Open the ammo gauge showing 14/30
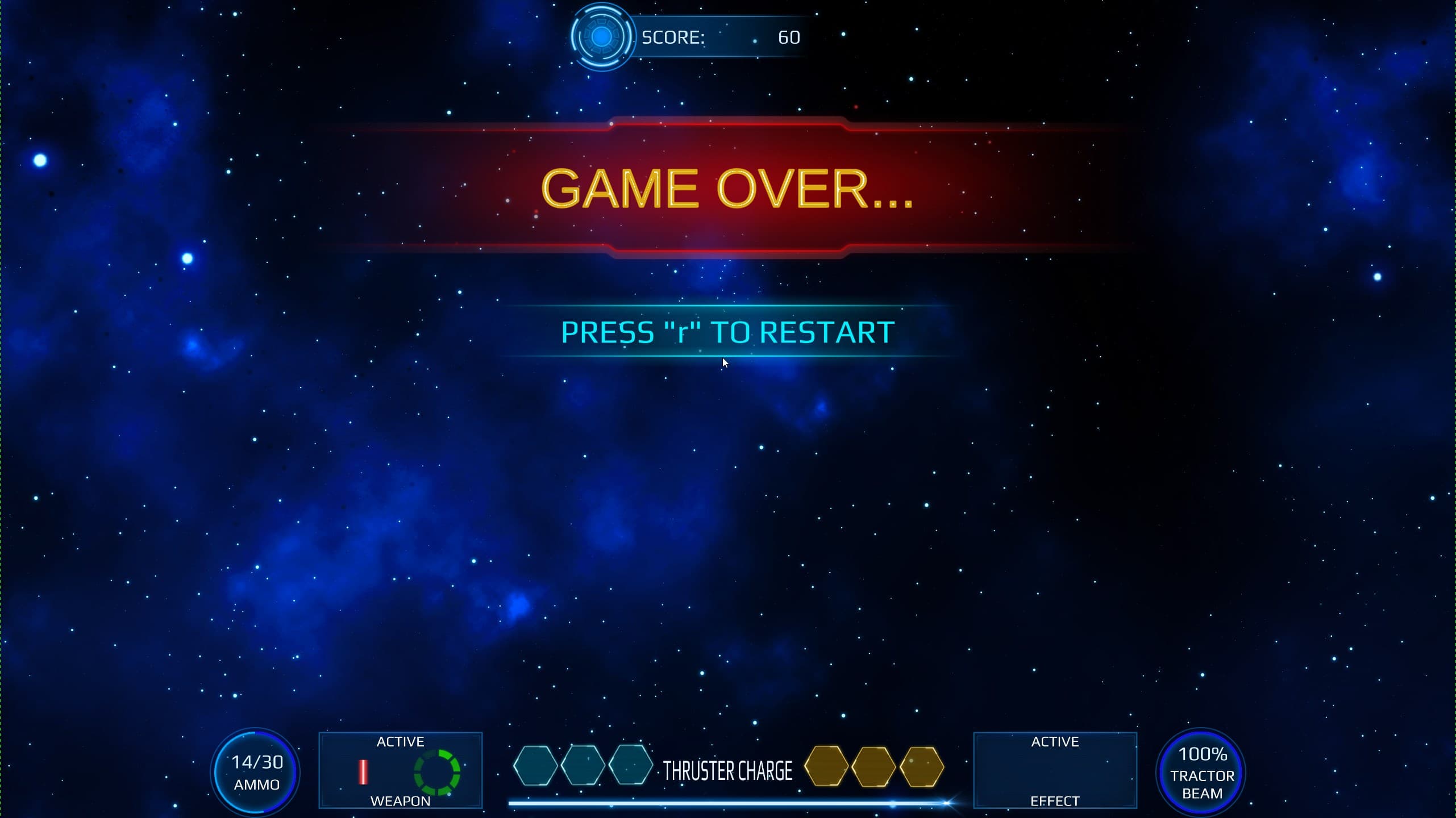This screenshot has width=1456, height=818. point(255,771)
